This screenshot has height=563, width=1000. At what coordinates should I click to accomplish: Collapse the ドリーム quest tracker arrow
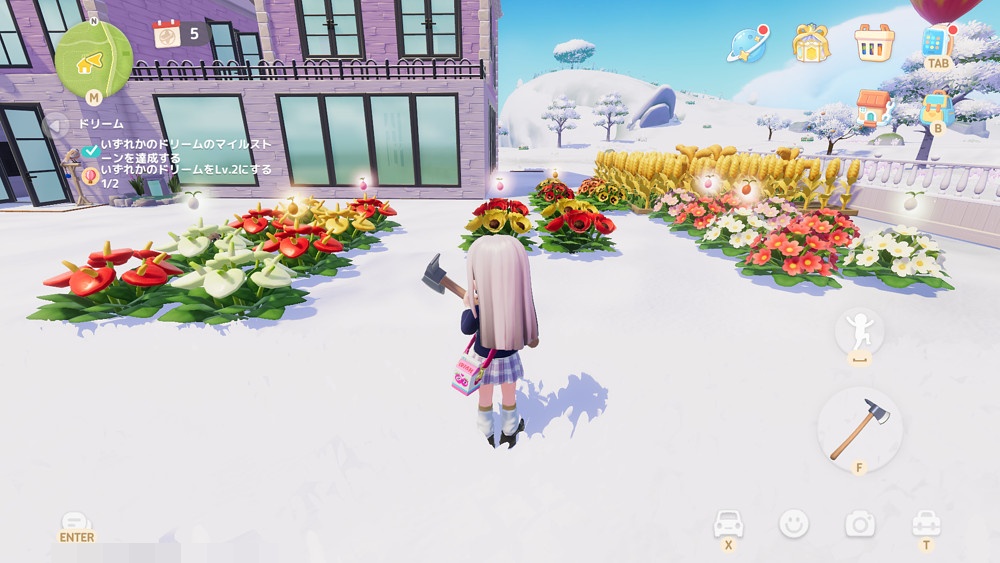tap(57, 125)
